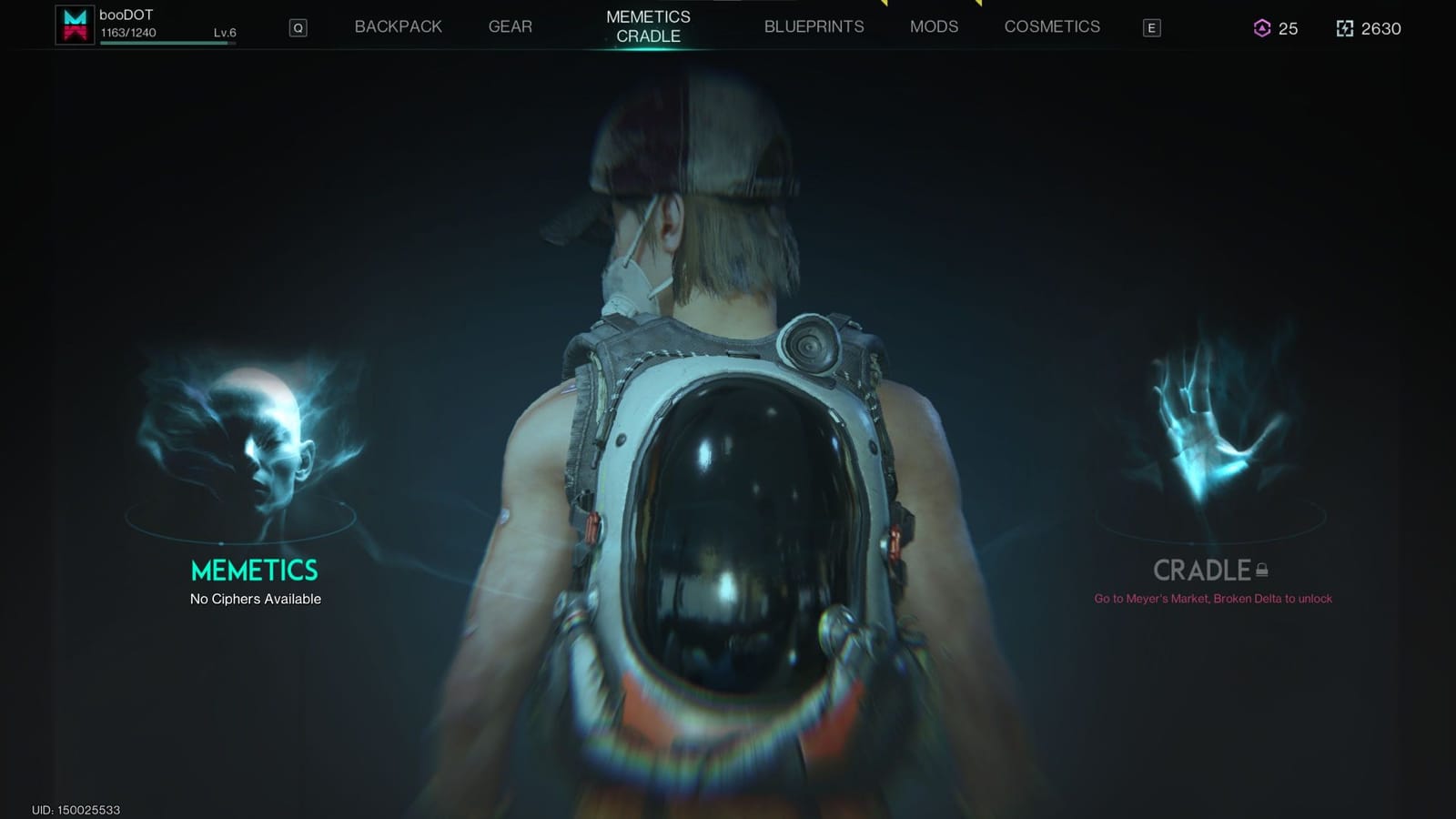The width and height of the screenshot is (1456, 819).
Task: Click the No Ciphers Available label
Action: pyautogui.click(x=255, y=599)
